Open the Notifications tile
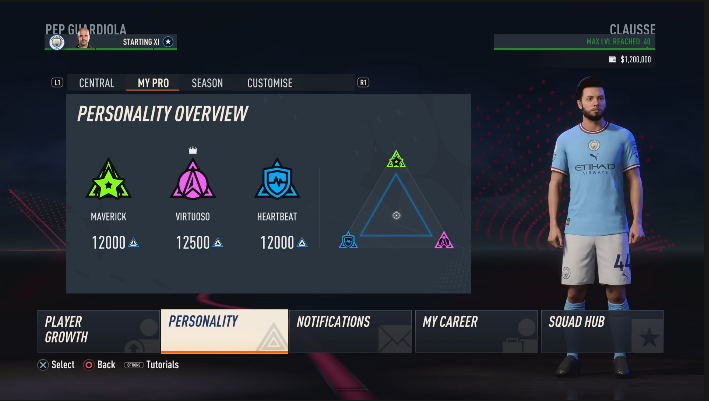This screenshot has width=709, height=401. (350, 331)
